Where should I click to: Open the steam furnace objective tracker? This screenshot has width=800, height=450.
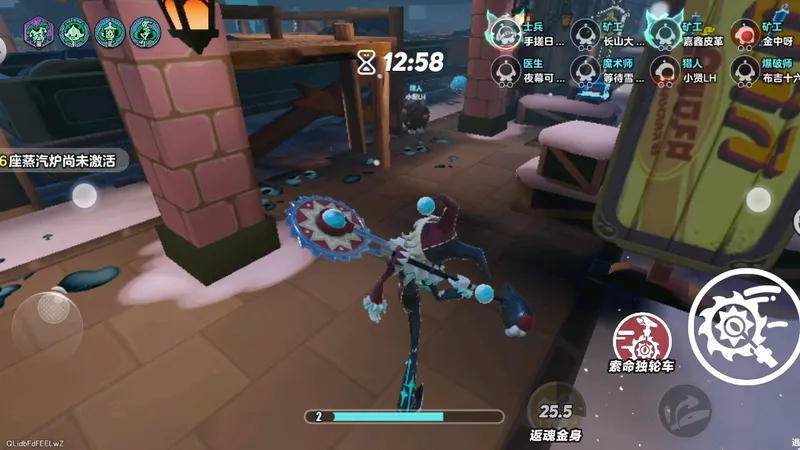(60, 160)
